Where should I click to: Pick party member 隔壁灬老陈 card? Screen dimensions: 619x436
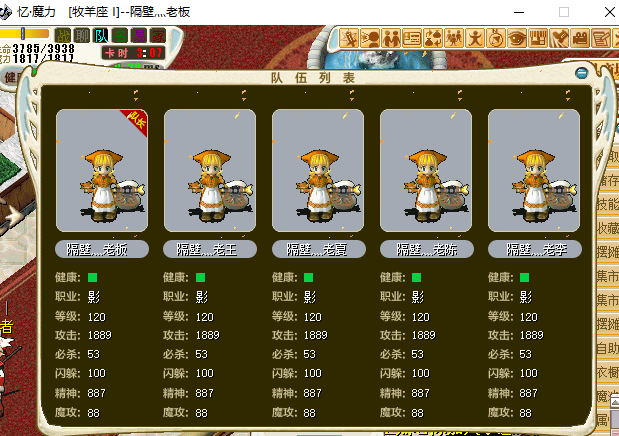click(x=425, y=172)
